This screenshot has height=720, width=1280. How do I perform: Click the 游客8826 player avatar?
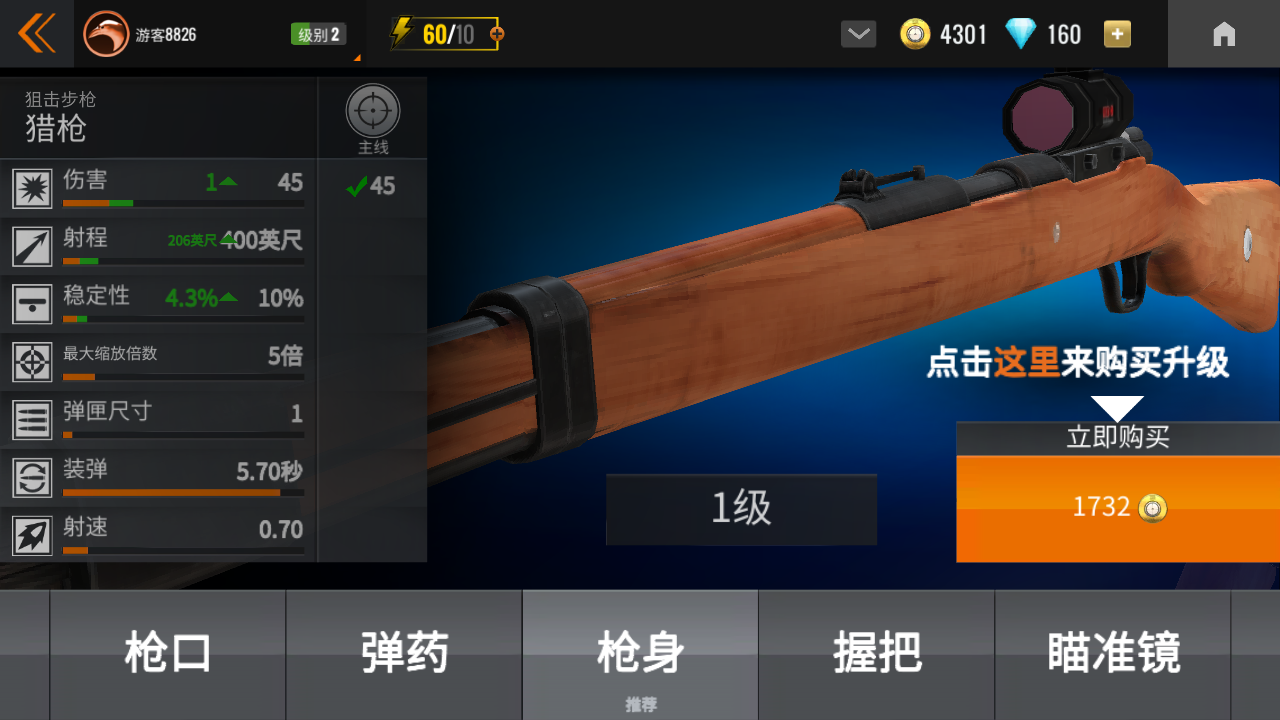coord(107,33)
